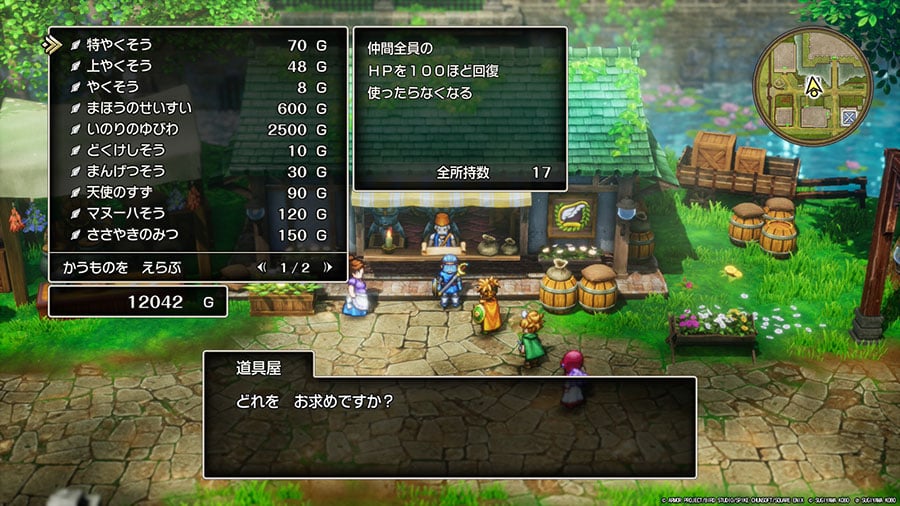900x506 pixels.
Task: Go to next shop page arrow
Action: click(x=325, y=268)
